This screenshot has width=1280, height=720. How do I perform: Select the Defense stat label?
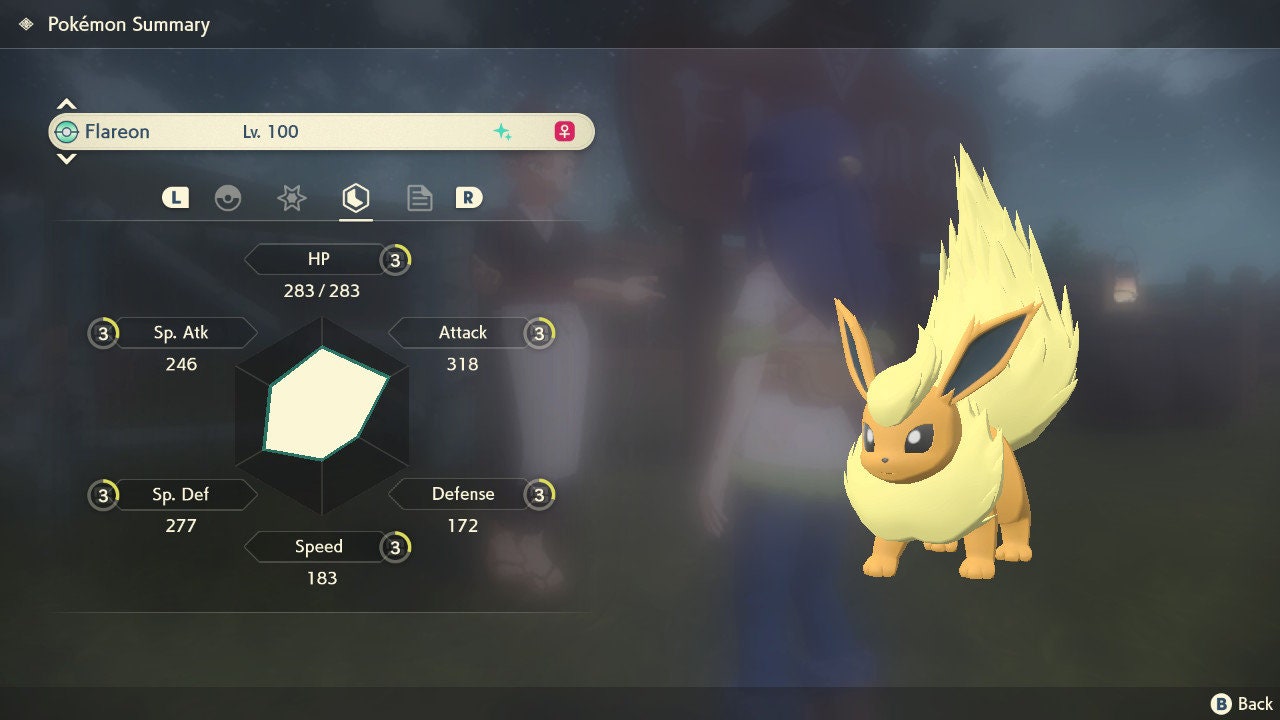(462, 494)
